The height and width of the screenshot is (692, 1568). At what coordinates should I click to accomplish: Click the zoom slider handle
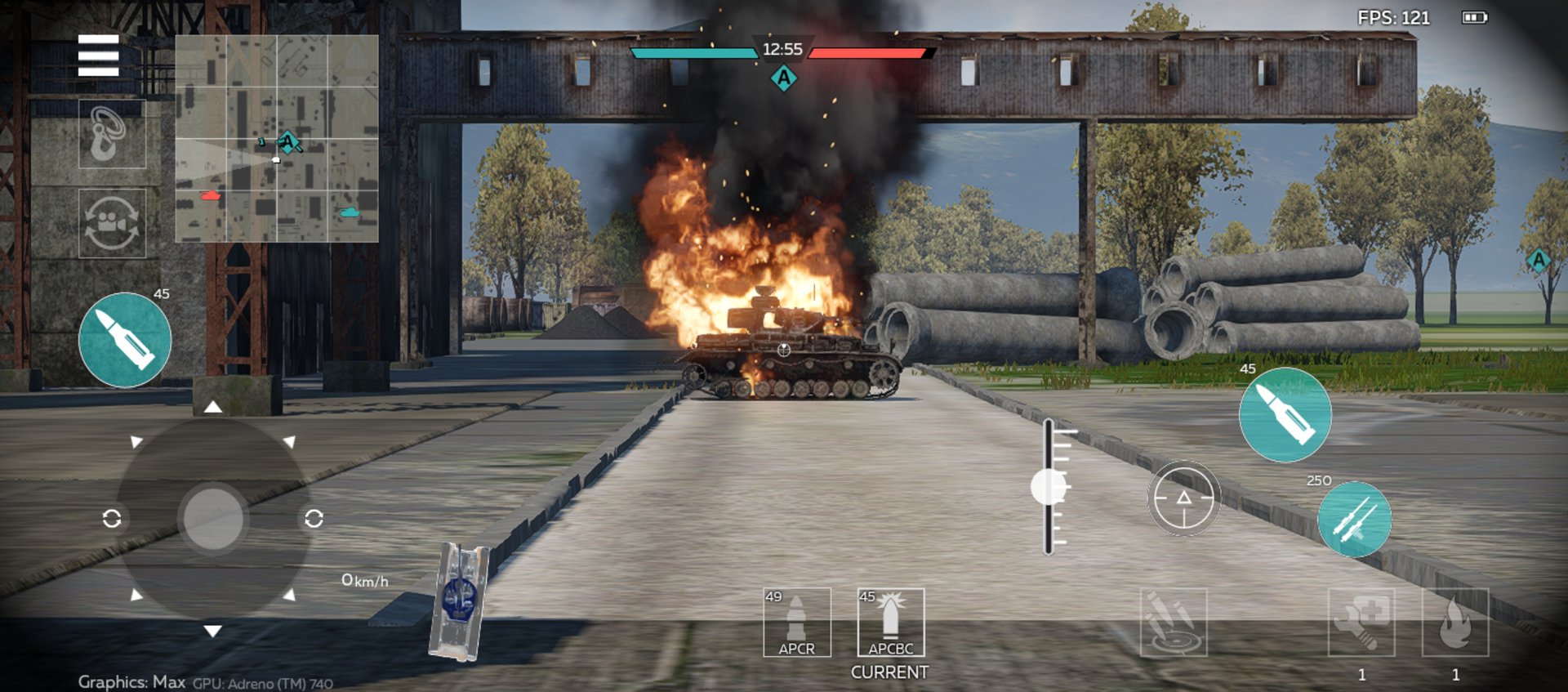(x=1049, y=487)
